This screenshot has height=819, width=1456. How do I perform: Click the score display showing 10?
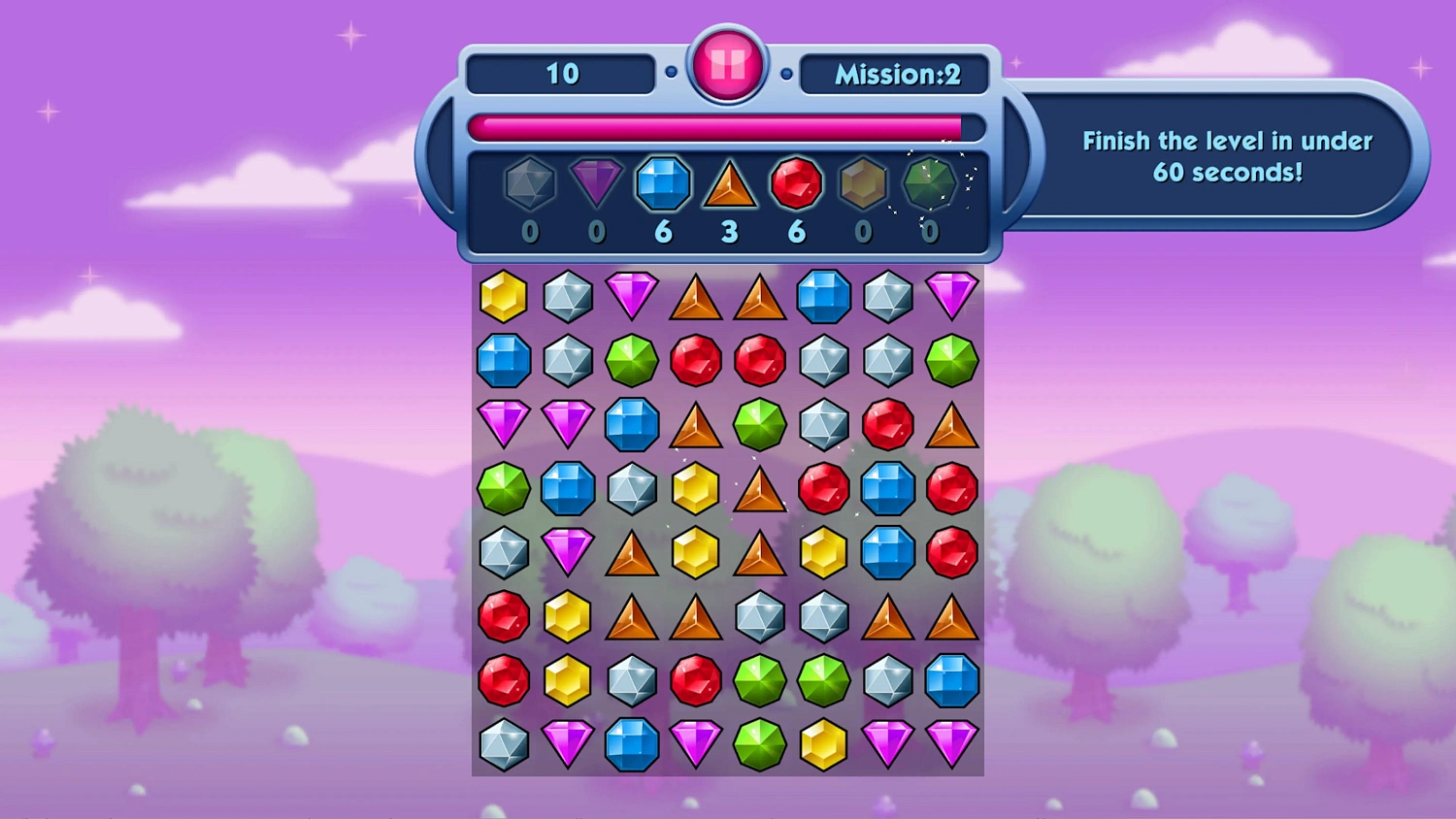tap(563, 75)
